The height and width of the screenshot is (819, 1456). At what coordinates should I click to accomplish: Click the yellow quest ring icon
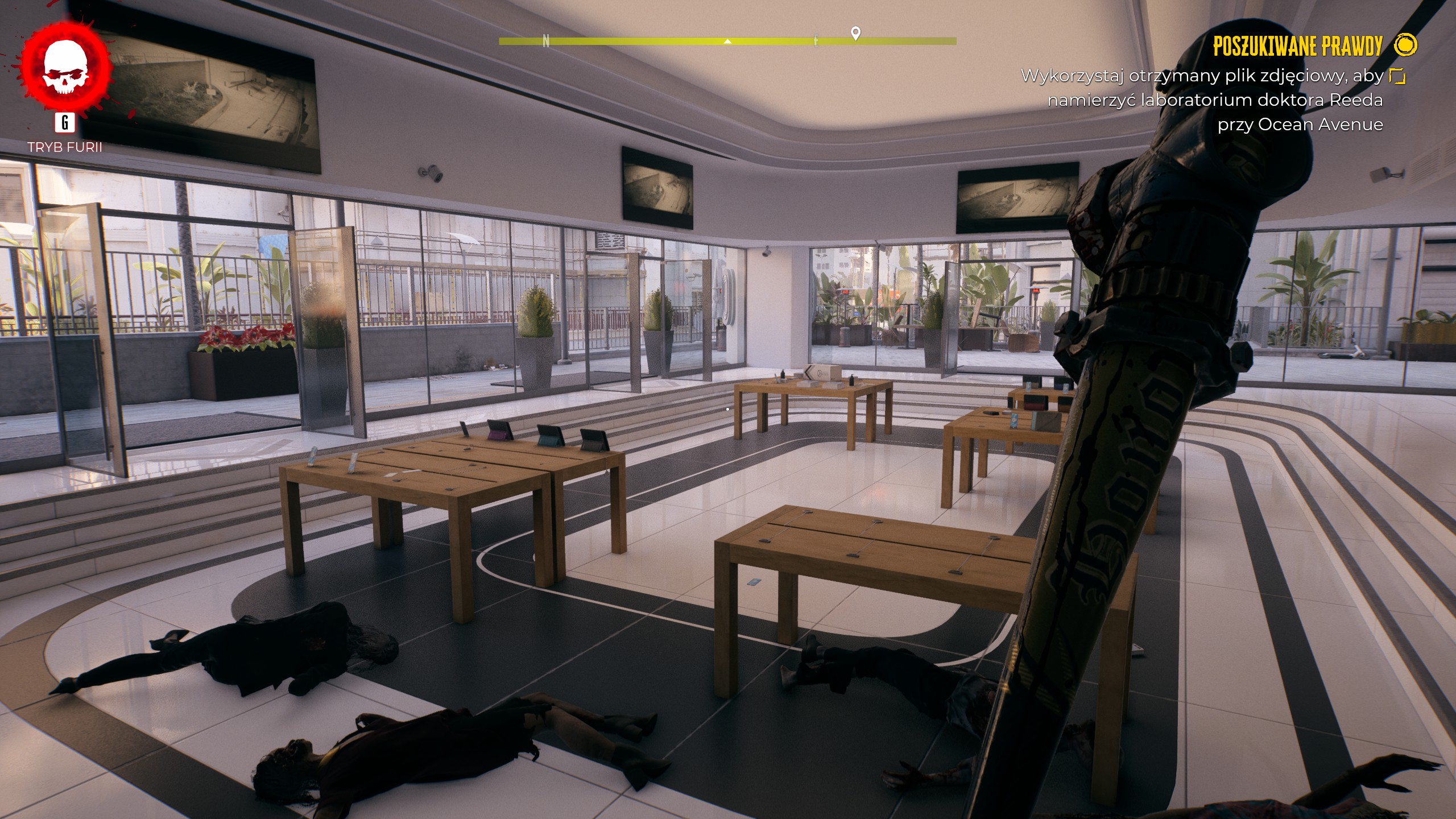[x=1406, y=45]
